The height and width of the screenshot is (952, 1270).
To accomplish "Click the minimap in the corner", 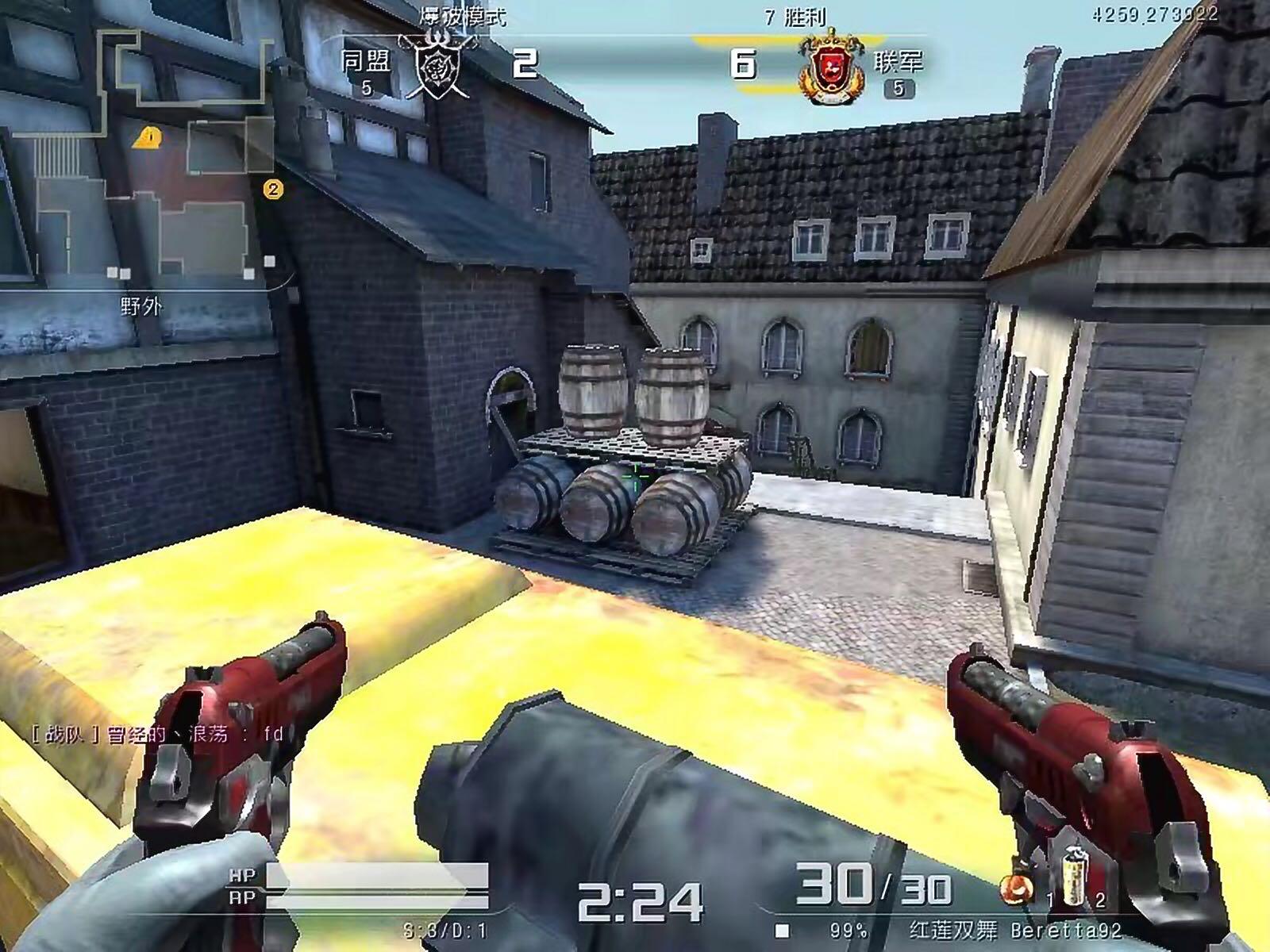I will pyautogui.click(x=143, y=159).
